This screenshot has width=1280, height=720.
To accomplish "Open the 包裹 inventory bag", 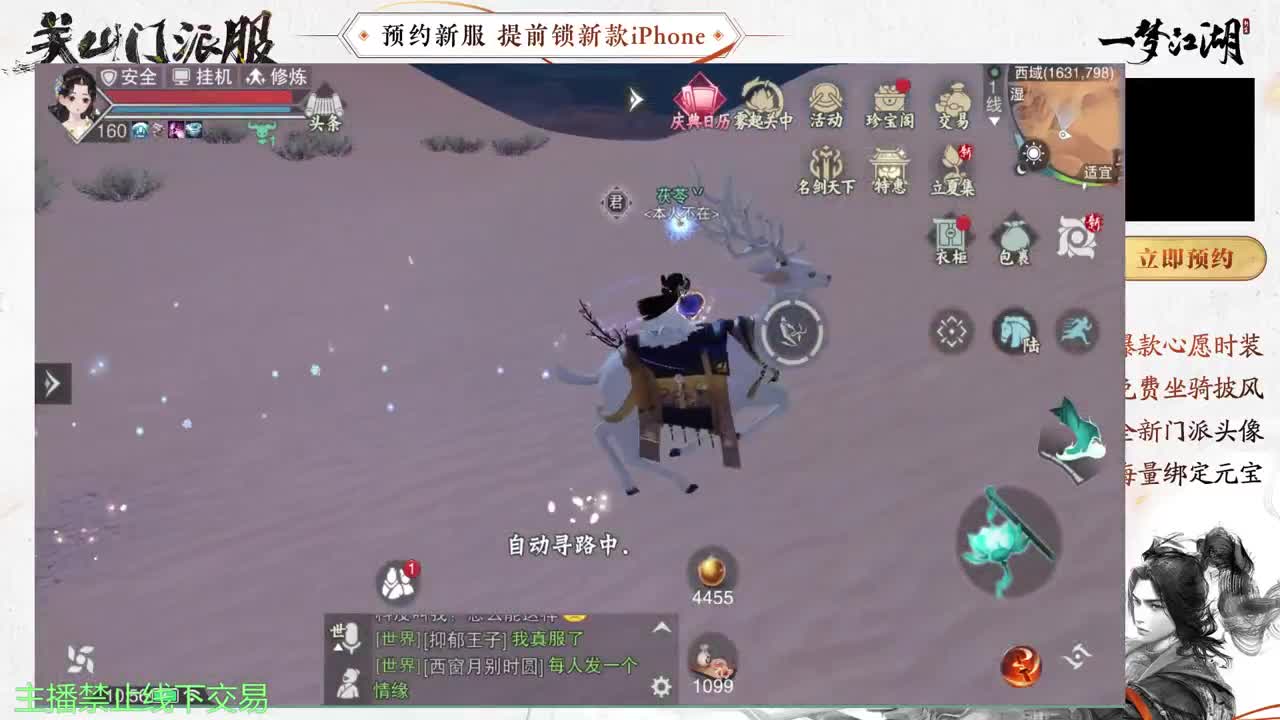I will 1013,237.
